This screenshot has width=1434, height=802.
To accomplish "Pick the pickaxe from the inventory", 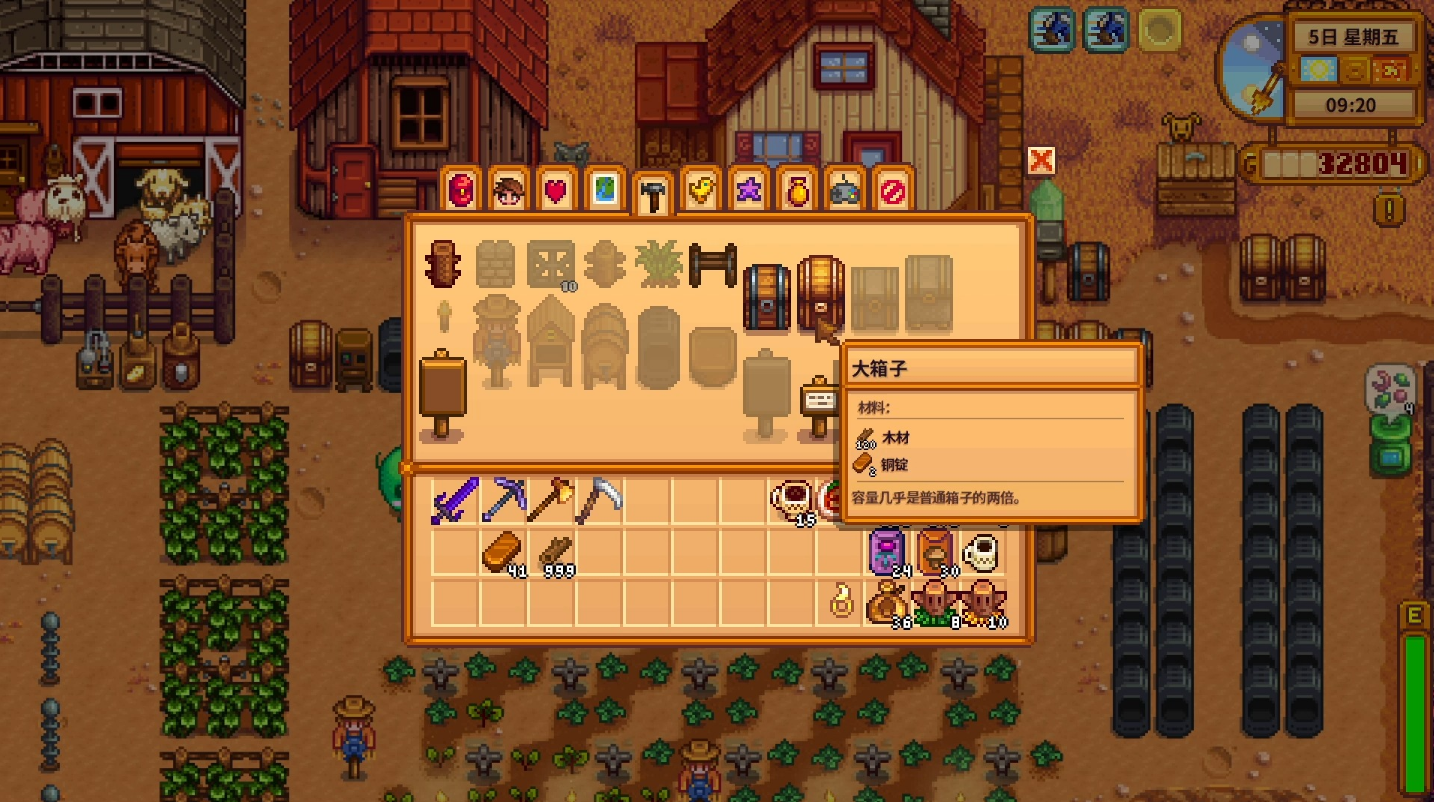I will pos(503,500).
